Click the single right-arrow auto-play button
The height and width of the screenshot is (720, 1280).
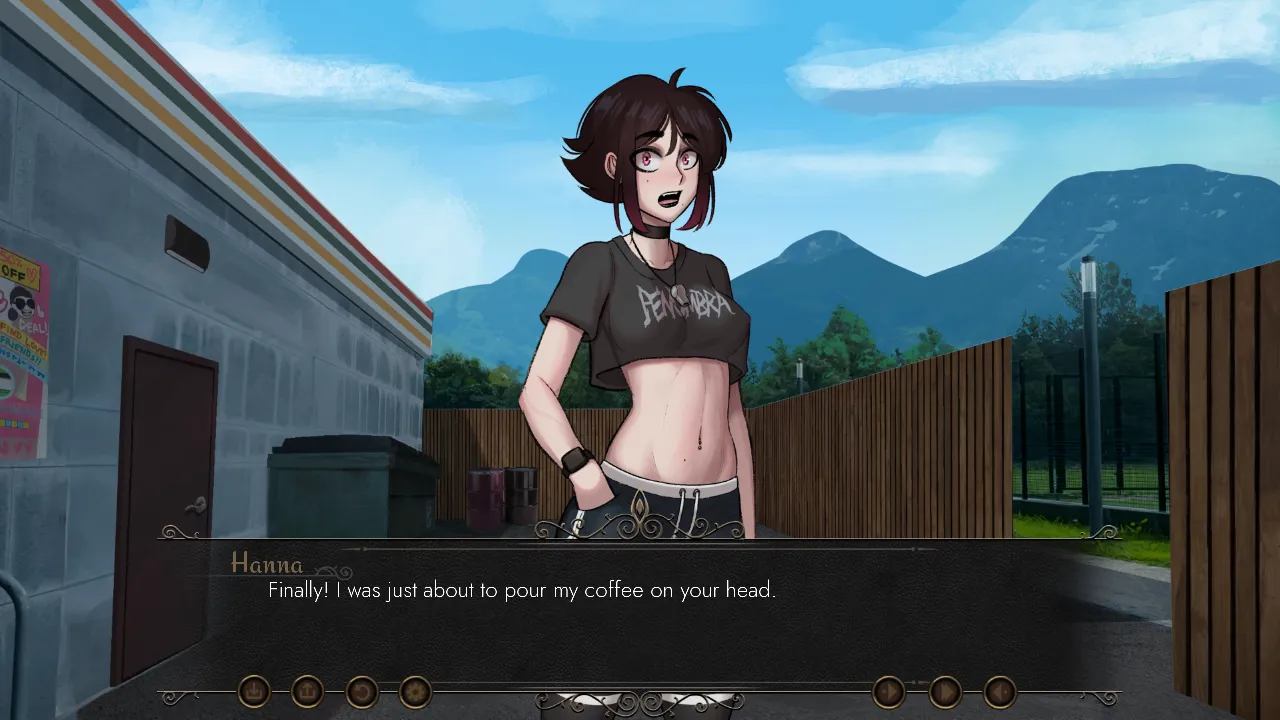point(889,691)
